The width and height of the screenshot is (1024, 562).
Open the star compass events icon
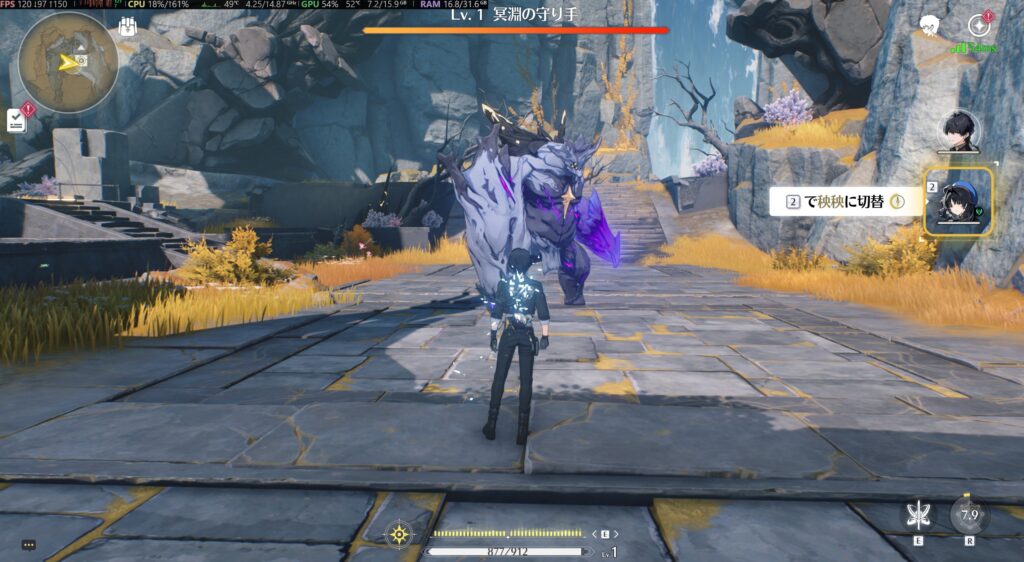(x=978, y=27)
